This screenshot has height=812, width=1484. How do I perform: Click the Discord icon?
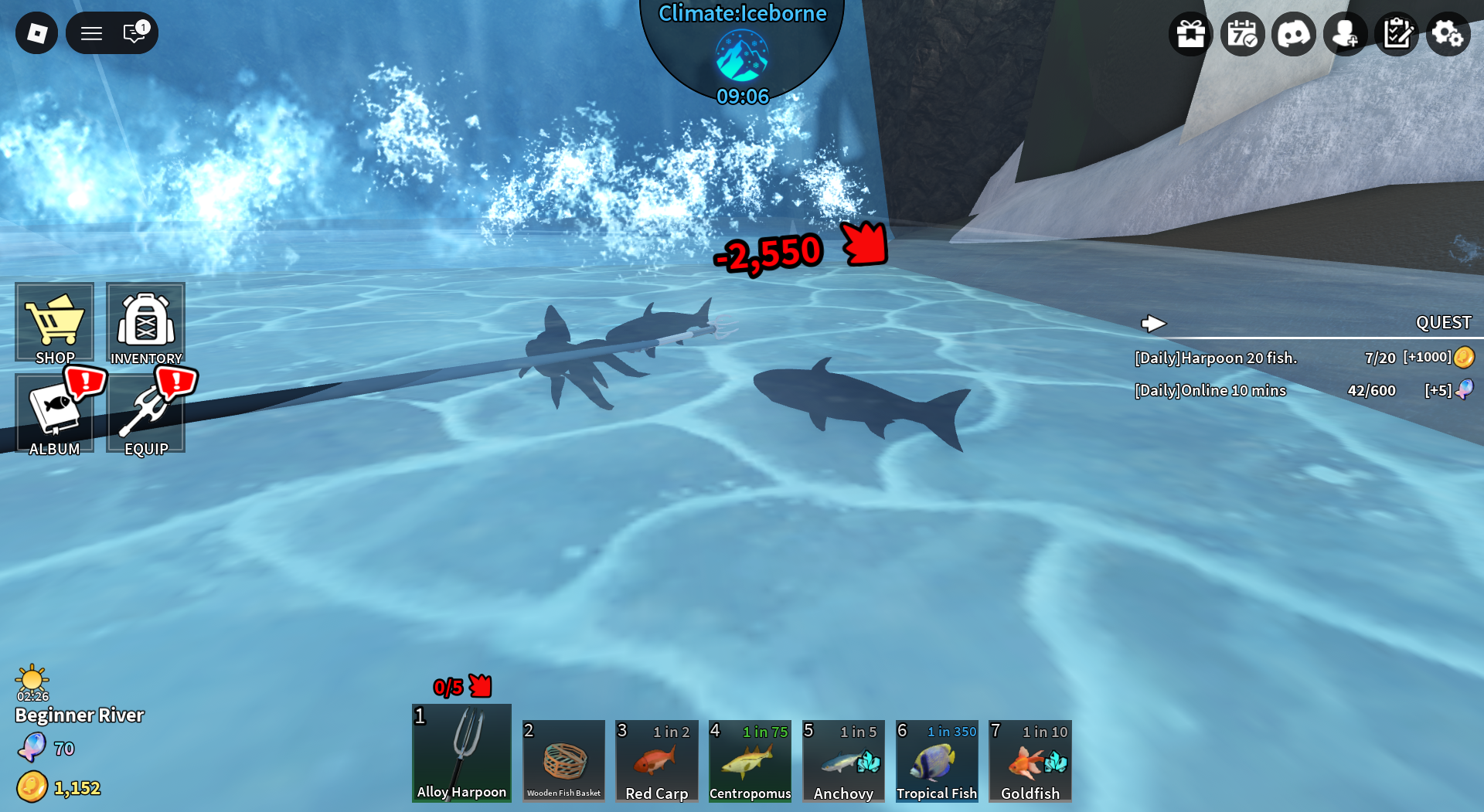coord(1294,34)
